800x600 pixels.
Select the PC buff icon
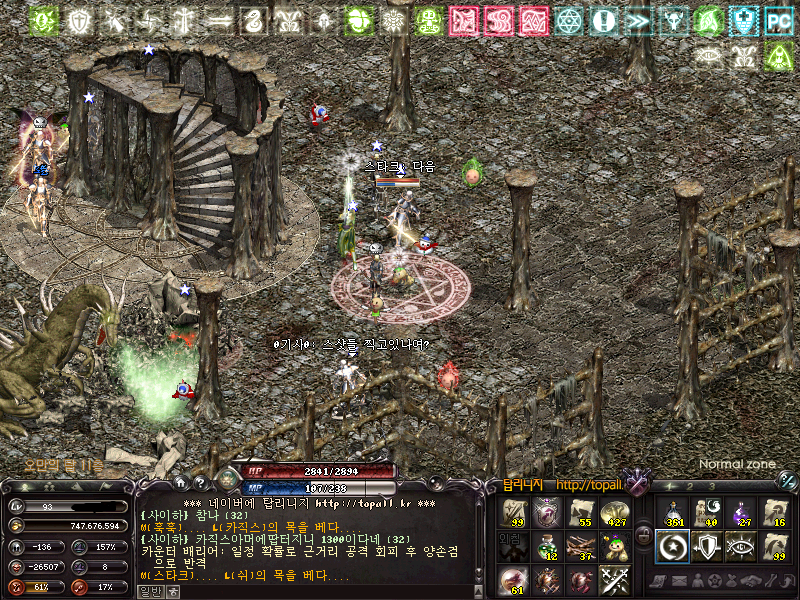coord(779,20)
